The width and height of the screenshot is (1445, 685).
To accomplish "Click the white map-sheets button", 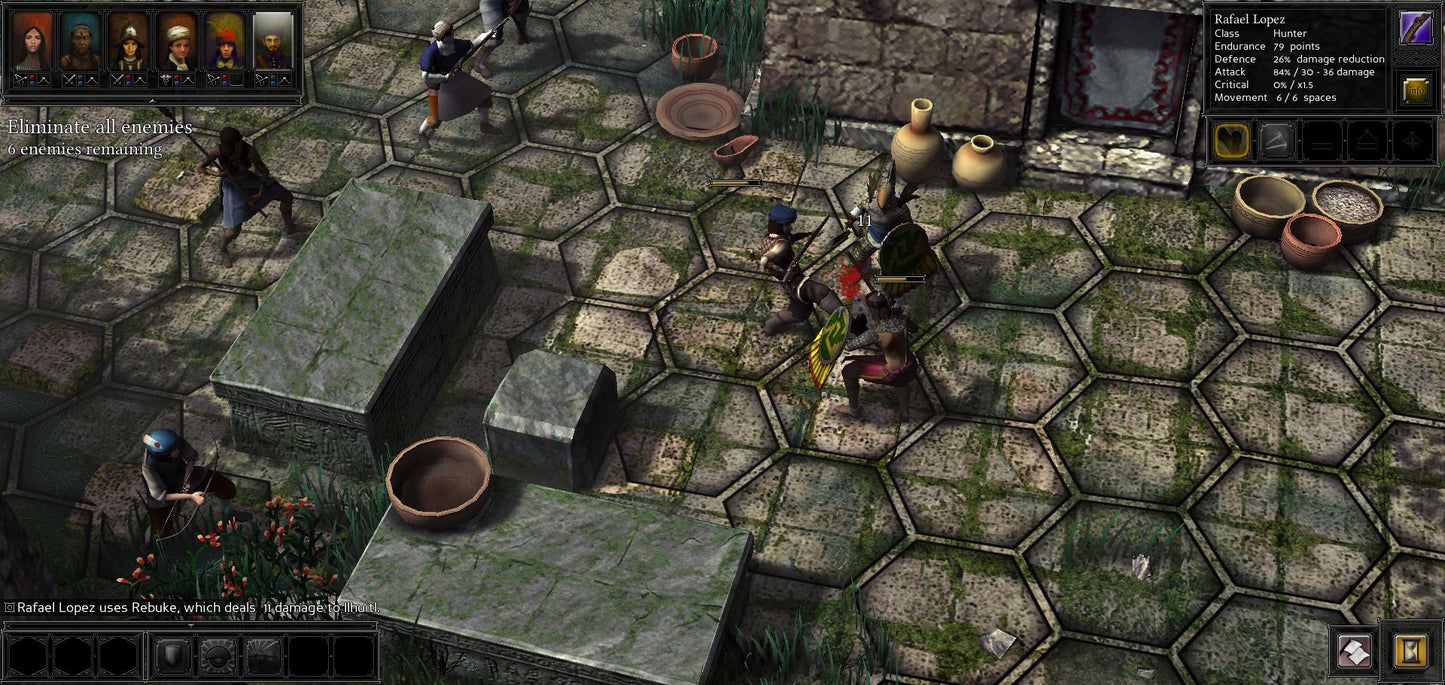I will [x=1355, y=651].
